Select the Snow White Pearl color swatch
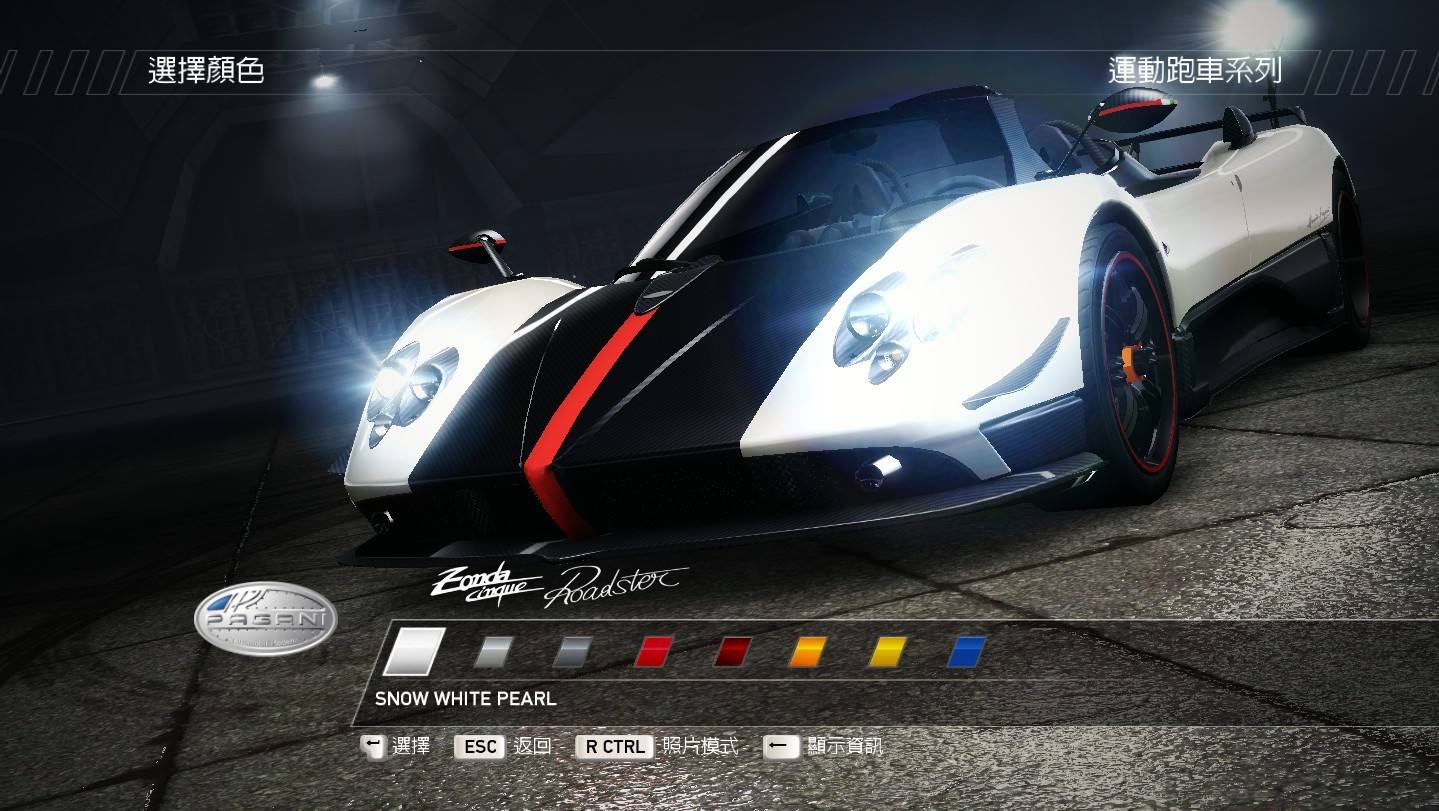Viewport: 1439px width, 811px height. [415, 651]
